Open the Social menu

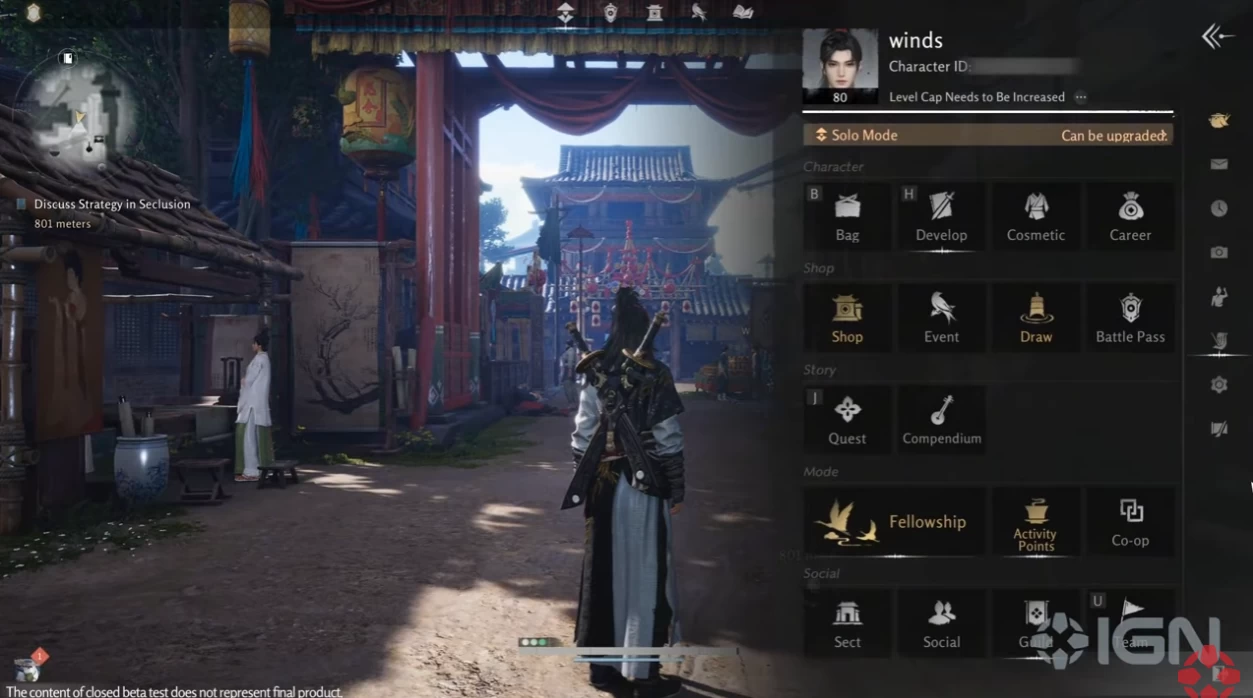pyautogui.click(x=941, y=622)
